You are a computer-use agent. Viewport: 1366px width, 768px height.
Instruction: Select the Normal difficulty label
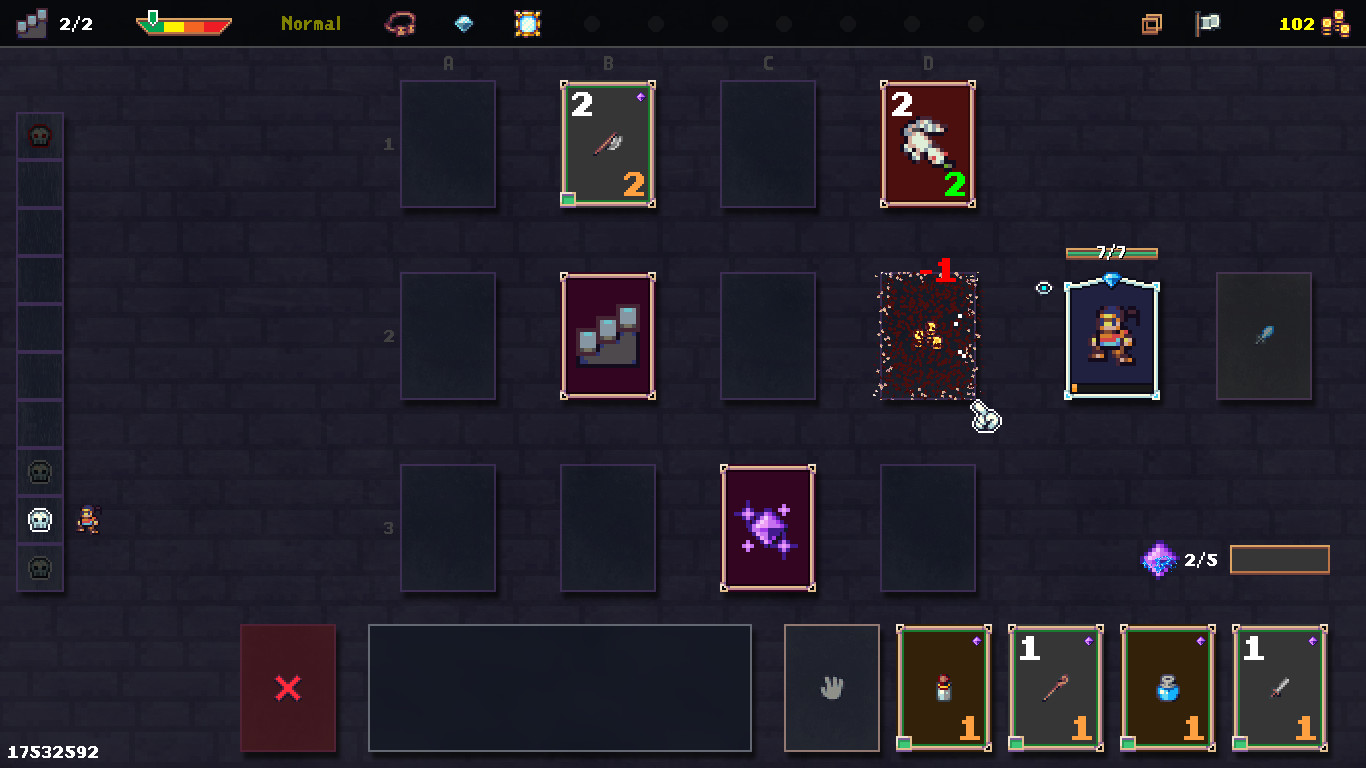click(310, 24)
